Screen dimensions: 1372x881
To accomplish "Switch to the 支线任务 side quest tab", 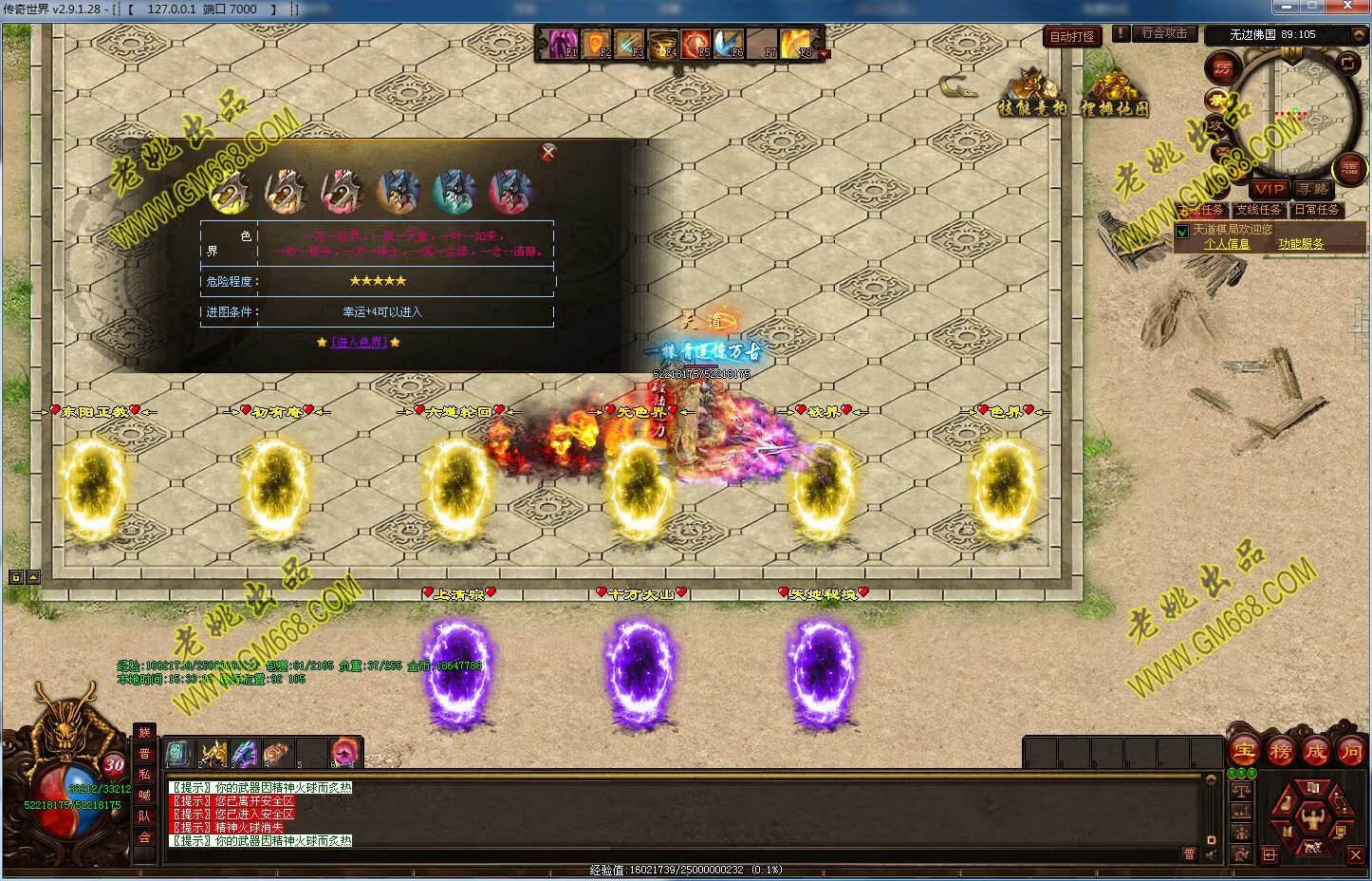I will (x=1258, y=210).
